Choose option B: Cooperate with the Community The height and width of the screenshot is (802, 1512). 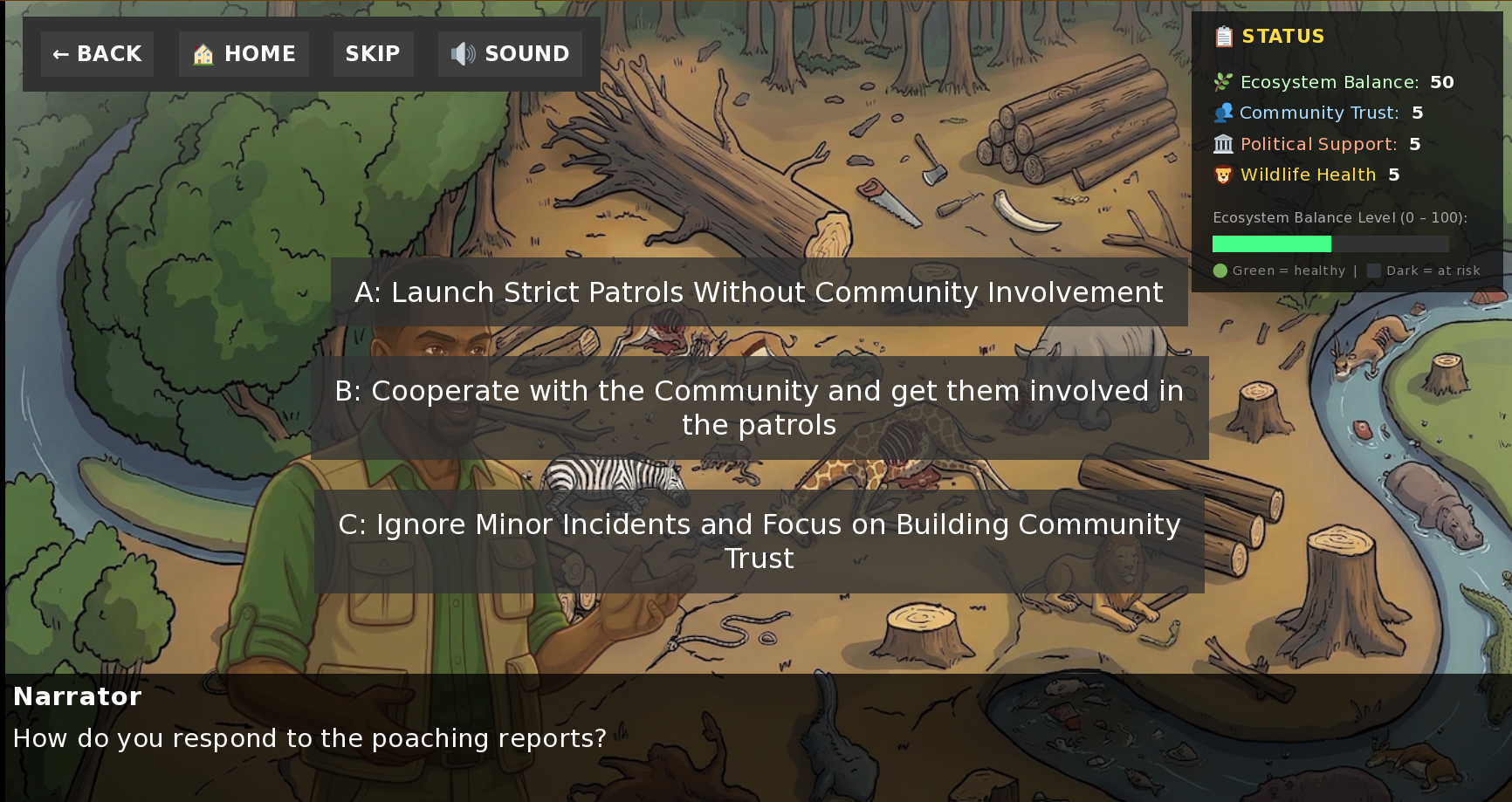pos(759,407)
